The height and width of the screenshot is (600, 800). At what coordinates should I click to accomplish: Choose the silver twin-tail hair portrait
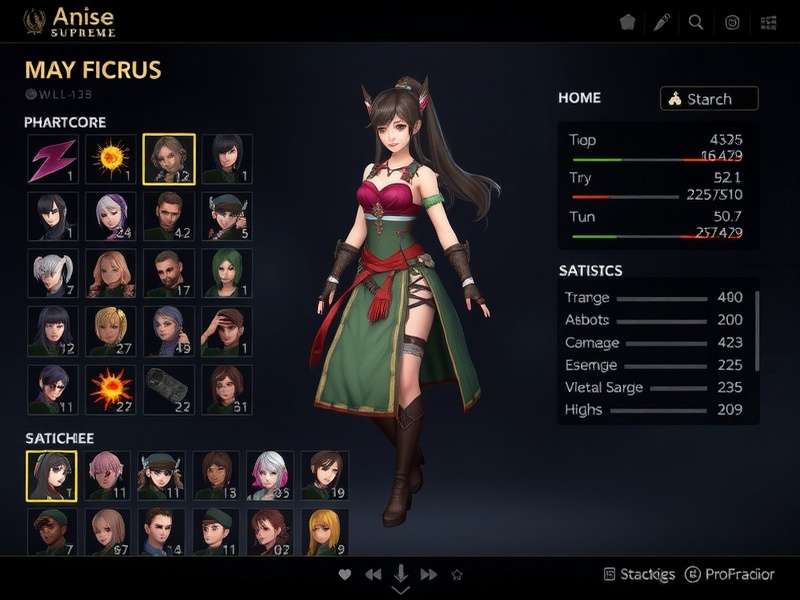tap(52, 273)
